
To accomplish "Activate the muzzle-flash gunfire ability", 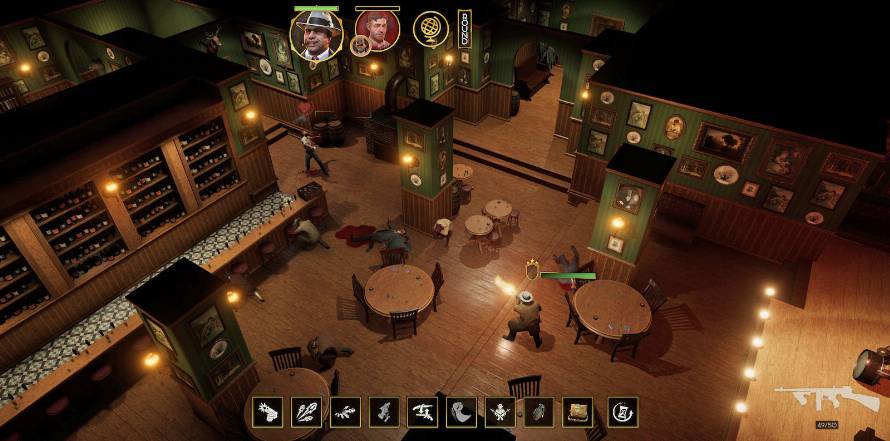I will click(267, 412).
